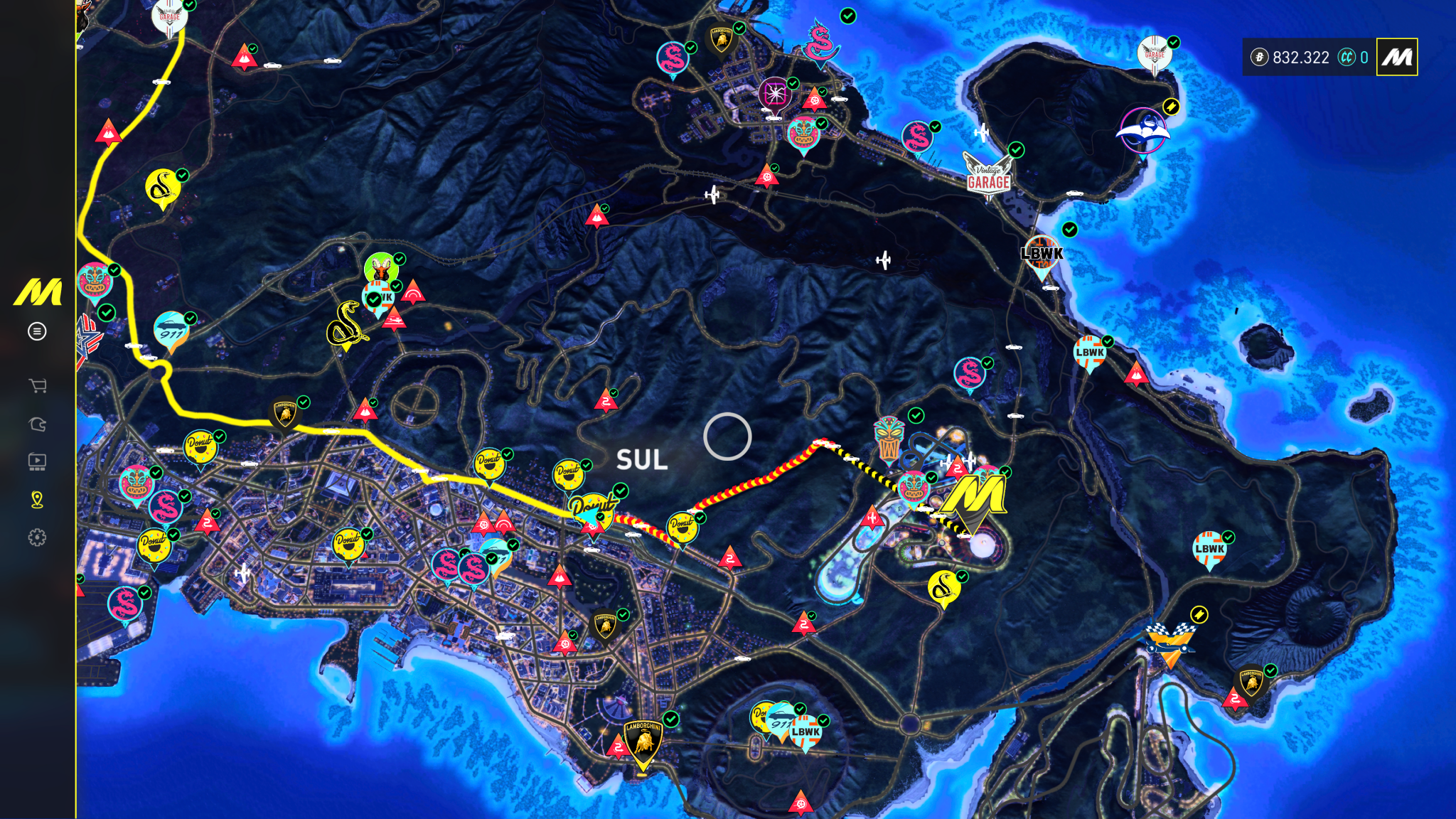Open the video playback sidebar icon
Image resolution: width=1456 pixels, height=819 pixels.
[37, 462]
